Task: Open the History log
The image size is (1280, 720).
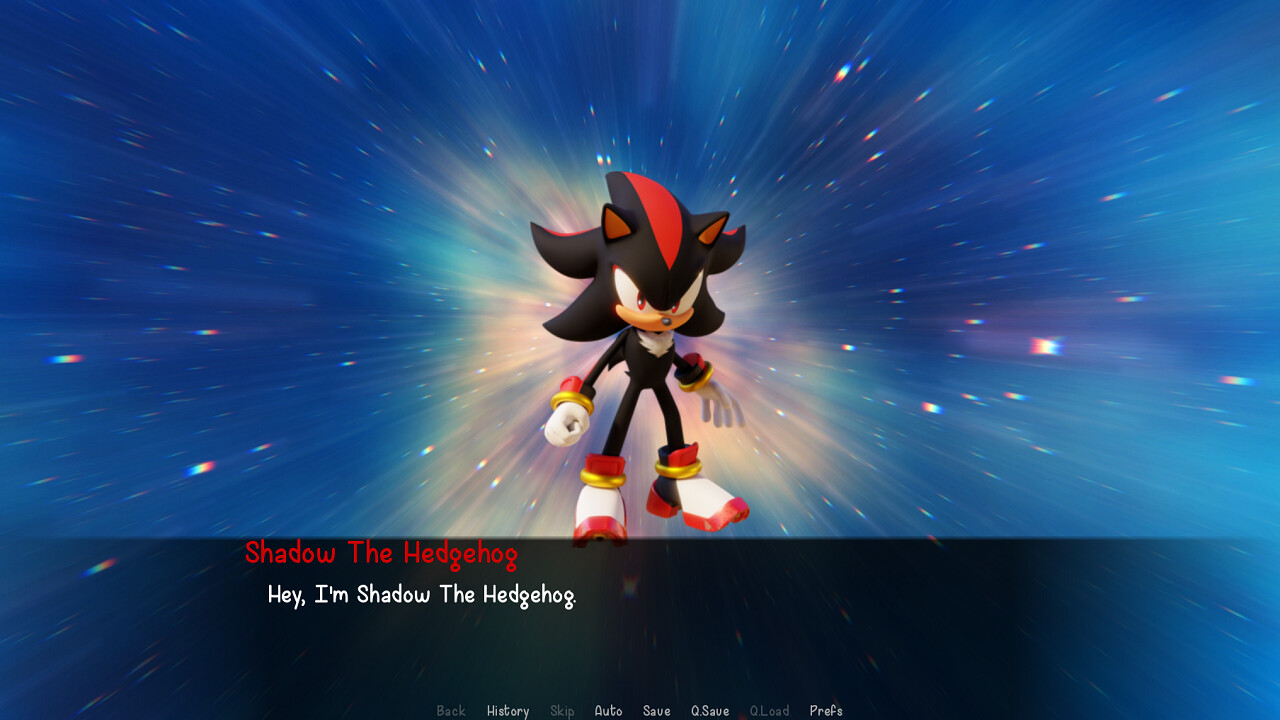Action: click(x=508, y=710)
